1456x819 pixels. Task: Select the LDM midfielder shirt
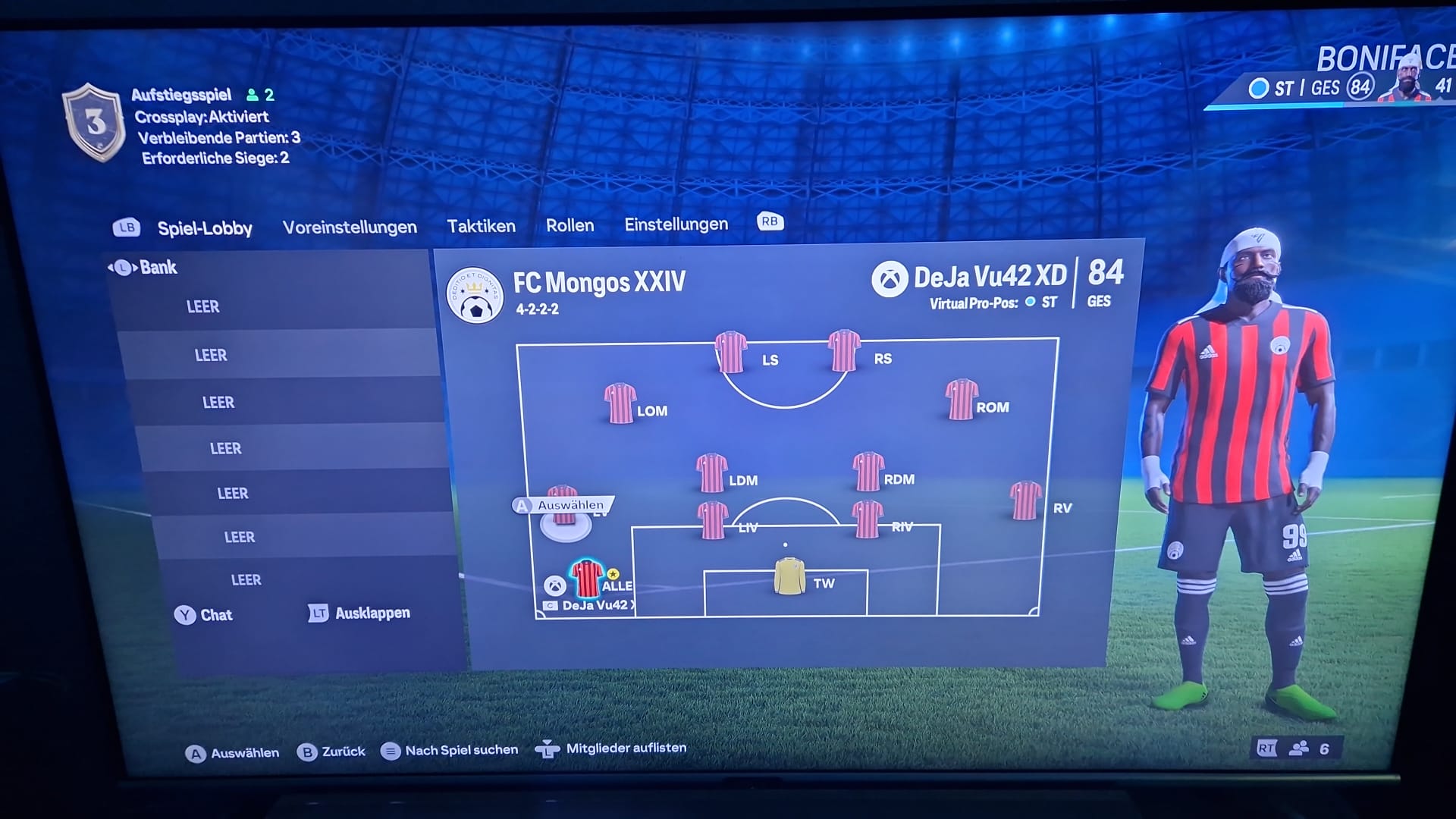coord(712,473)
